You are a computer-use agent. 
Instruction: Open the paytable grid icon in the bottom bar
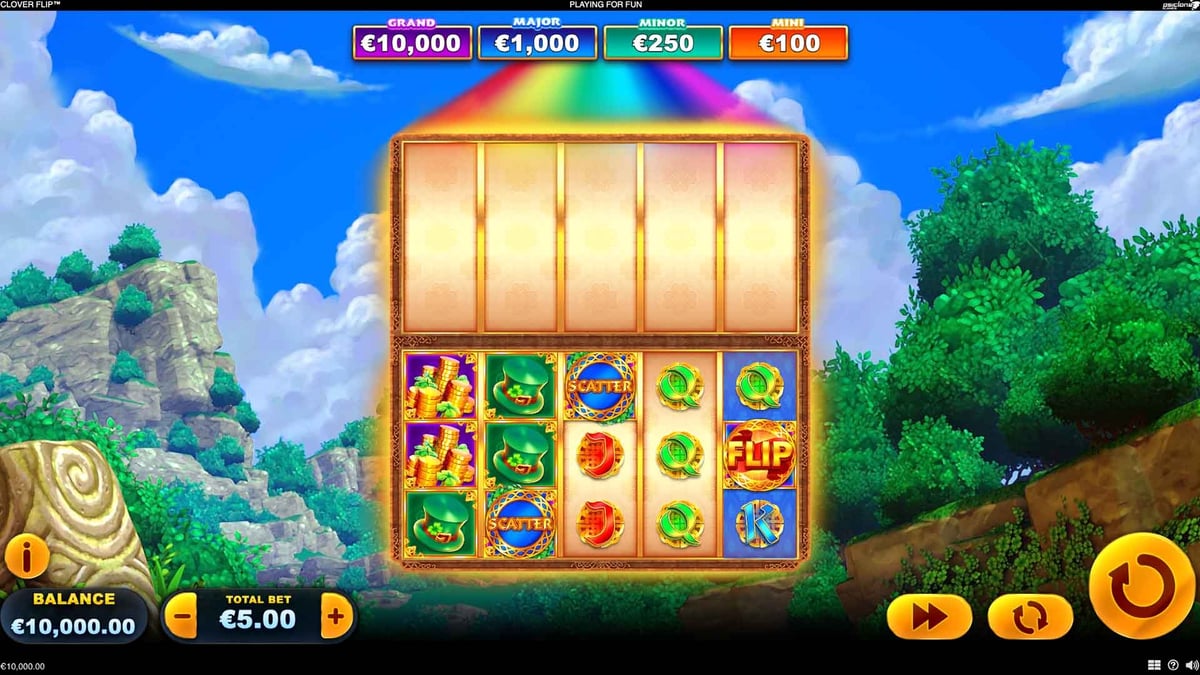[x=1154, y=665]
